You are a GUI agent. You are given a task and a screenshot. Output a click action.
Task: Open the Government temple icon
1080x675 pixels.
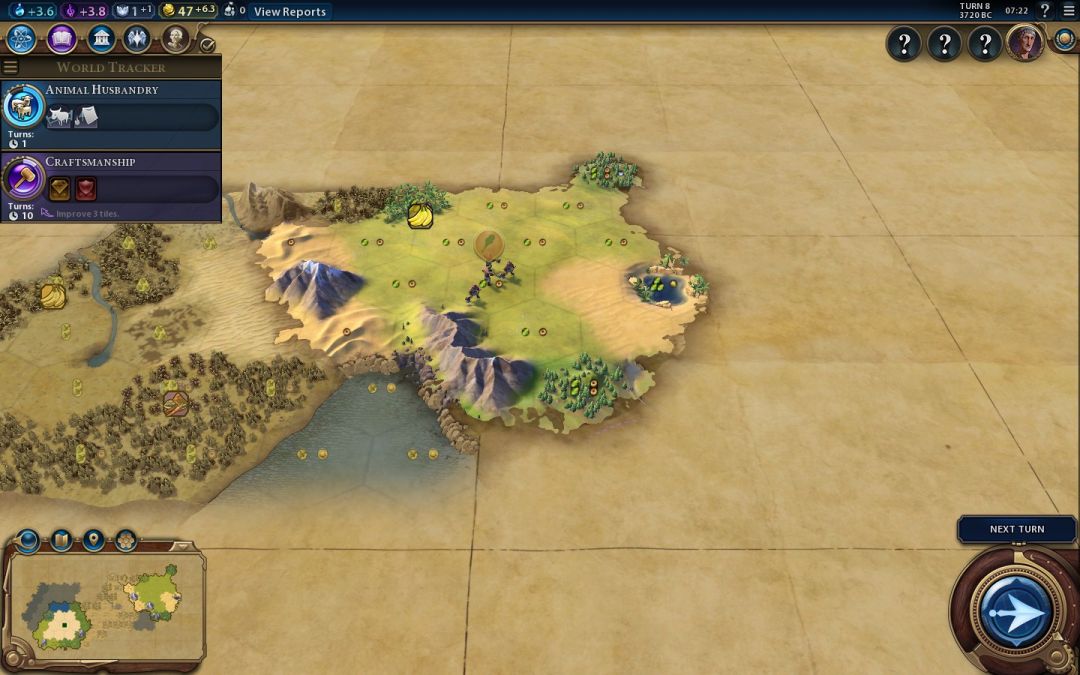(100, 39)
